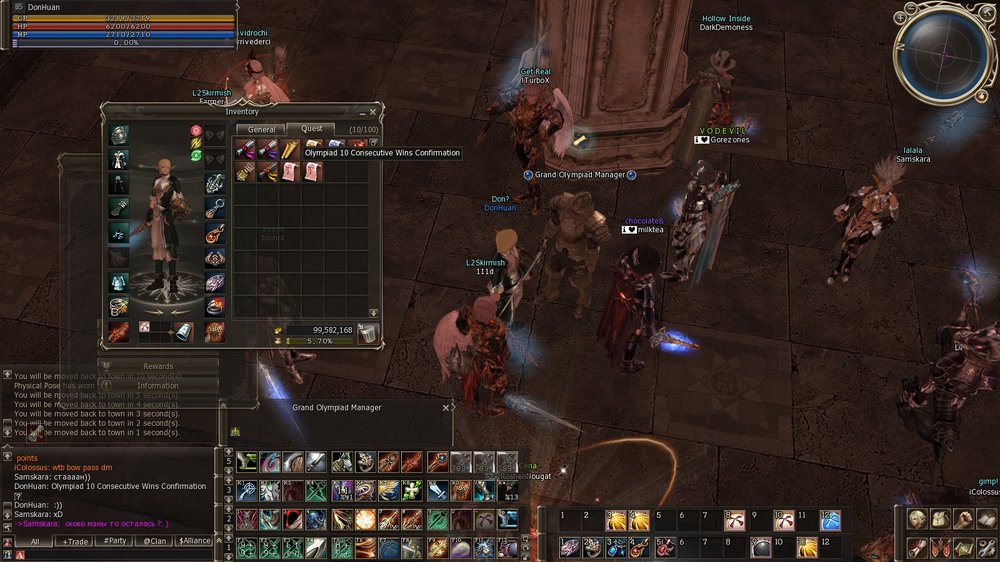Open the All chat tab
Image resolution: width=1000 pixels, height=562 pixels.
pos(34,541)
